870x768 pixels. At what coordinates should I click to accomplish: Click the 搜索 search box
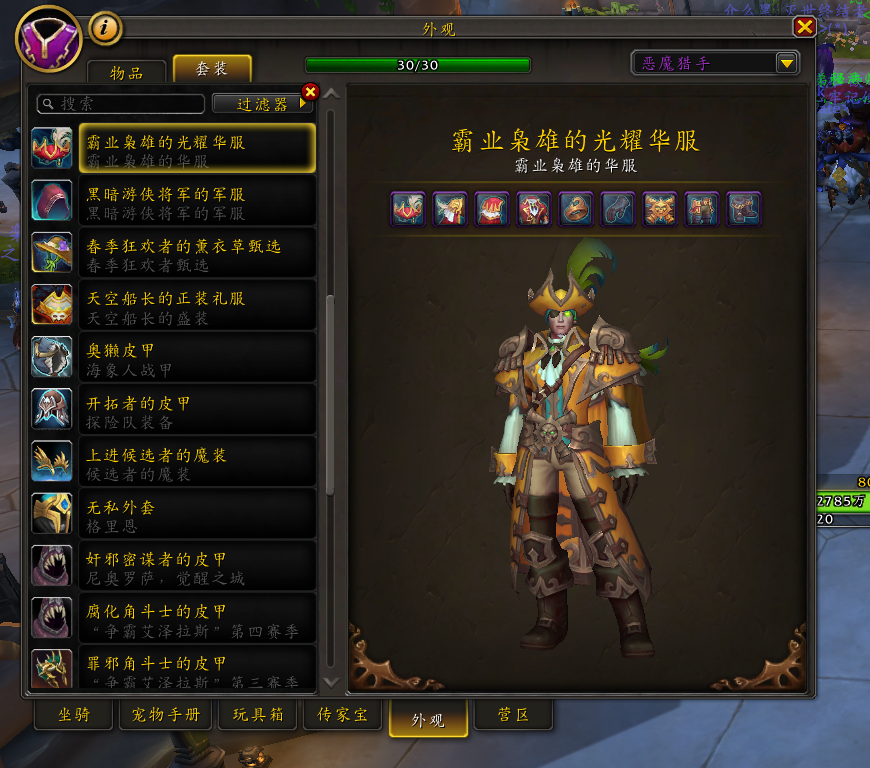pos(120,104)
